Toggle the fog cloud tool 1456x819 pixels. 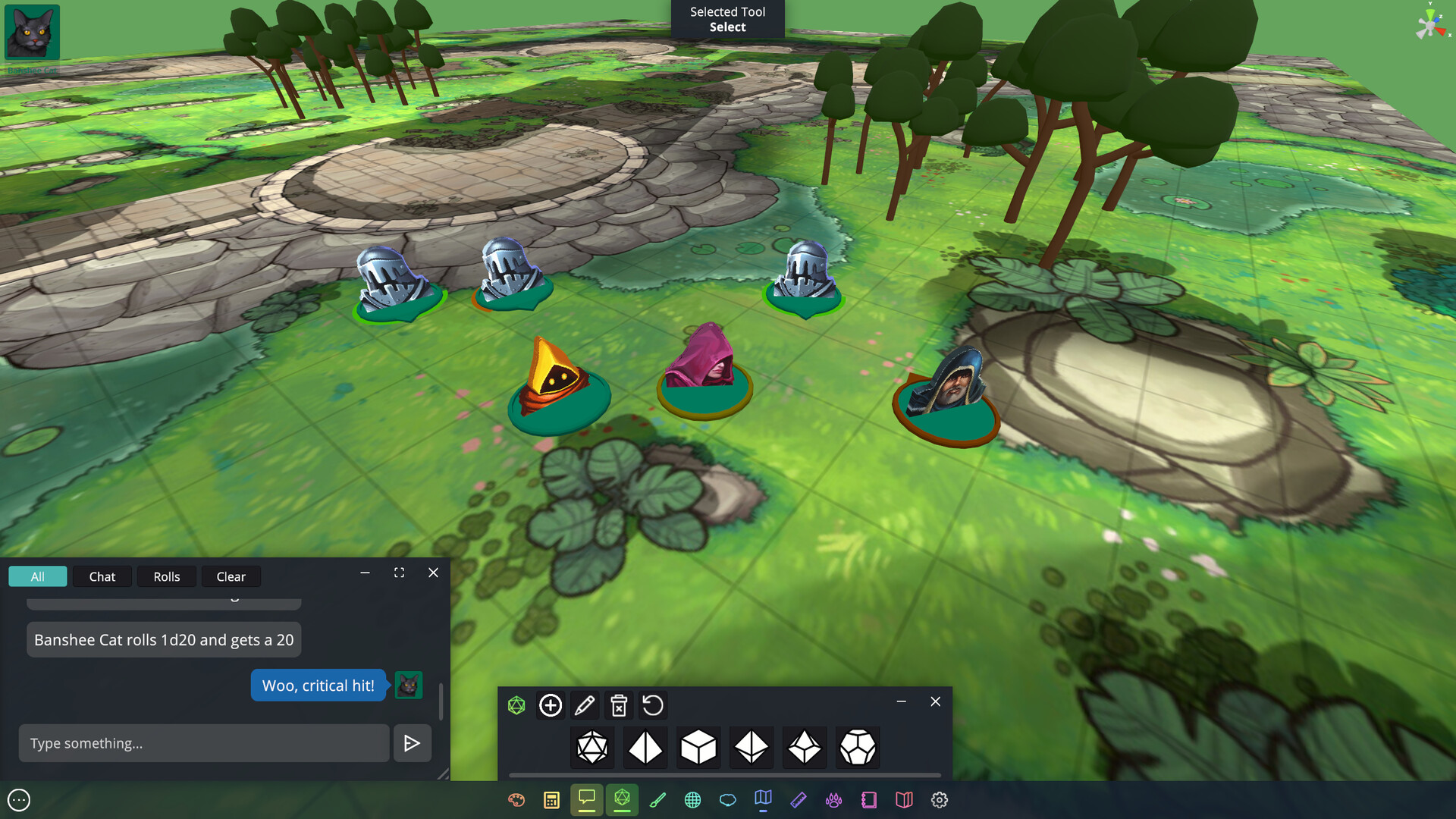[728, 799]
